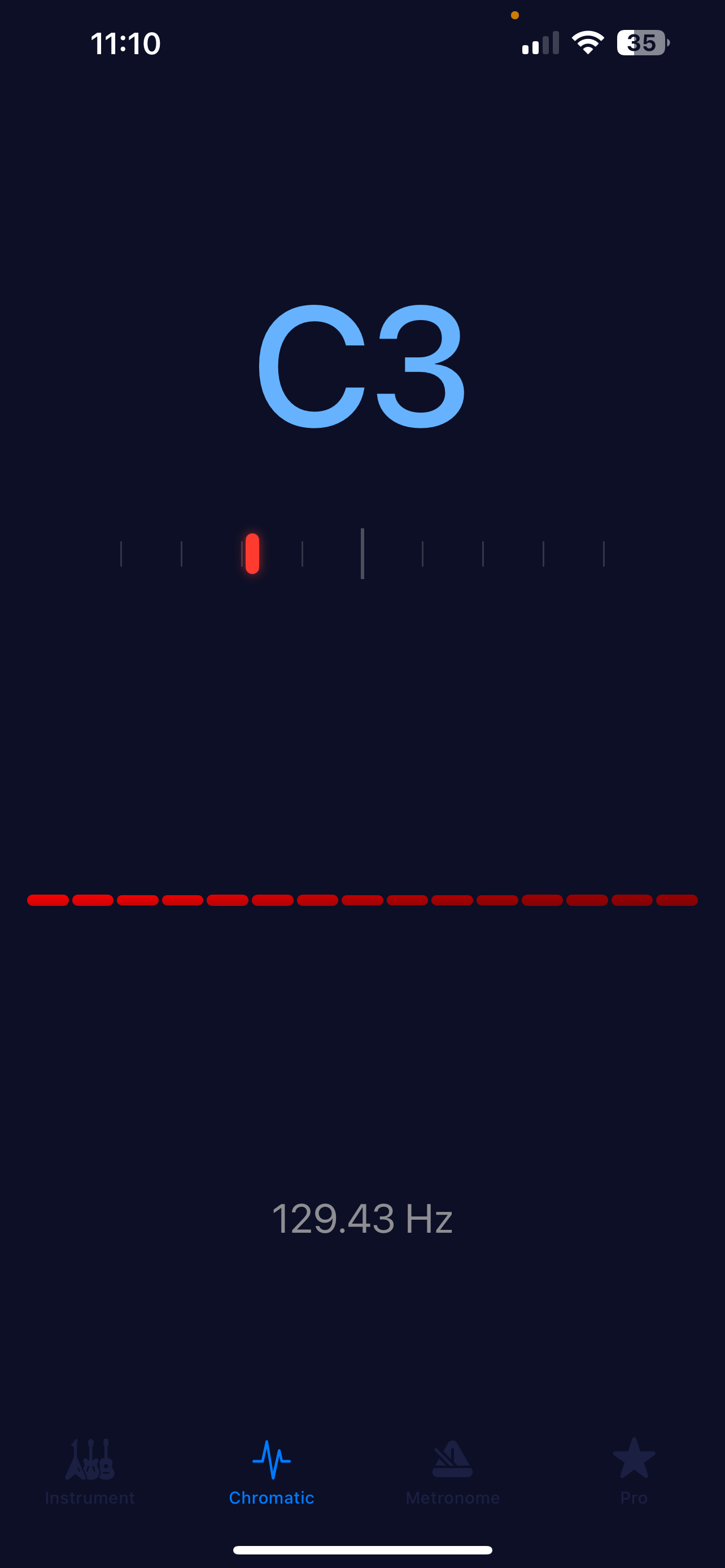Tap the red dashed level meter
The width and height of the screenshot is (725, 1568).
tap(362, 900)
